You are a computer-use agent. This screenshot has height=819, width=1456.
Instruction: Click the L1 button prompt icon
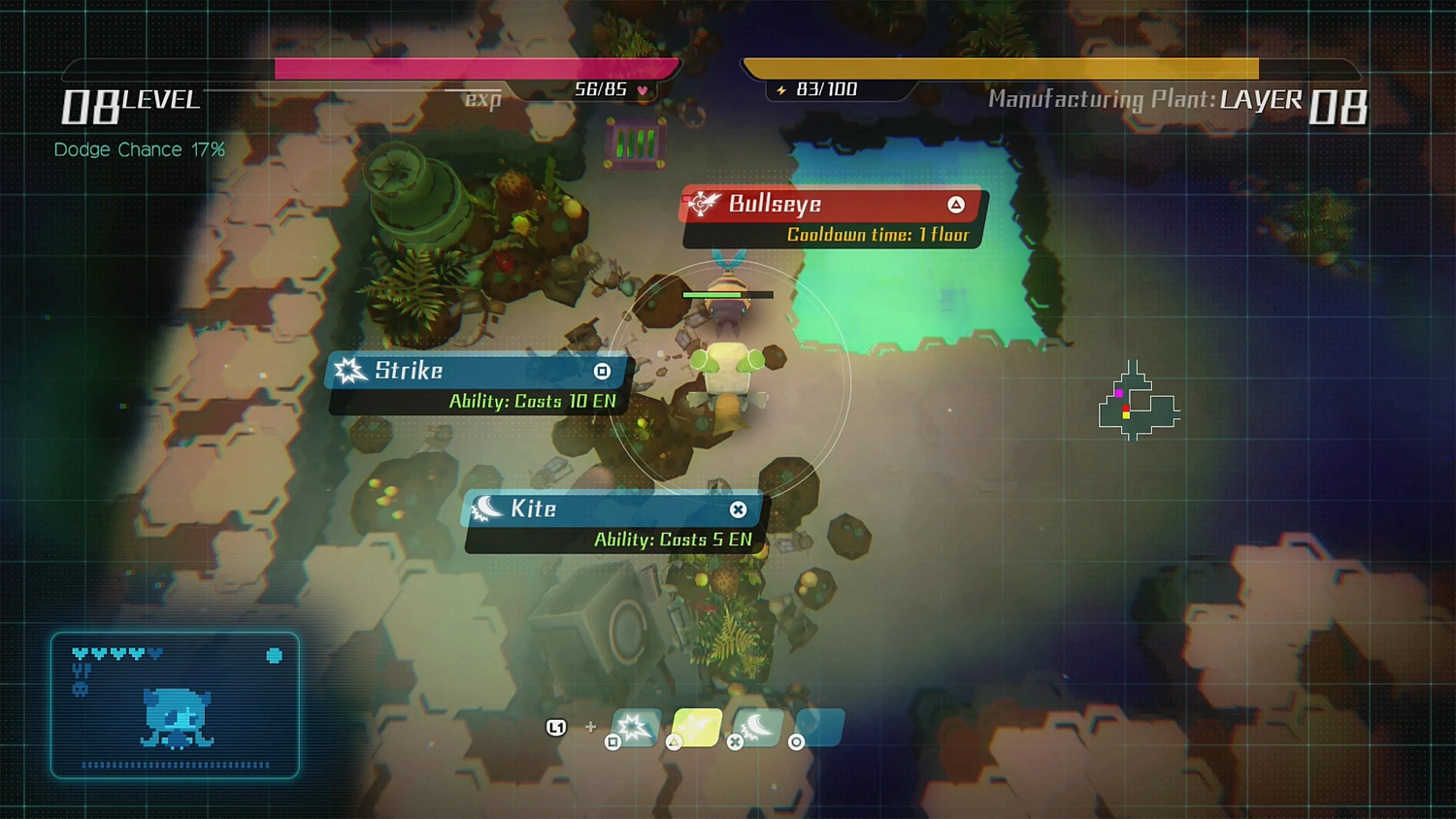pos(556,726)
